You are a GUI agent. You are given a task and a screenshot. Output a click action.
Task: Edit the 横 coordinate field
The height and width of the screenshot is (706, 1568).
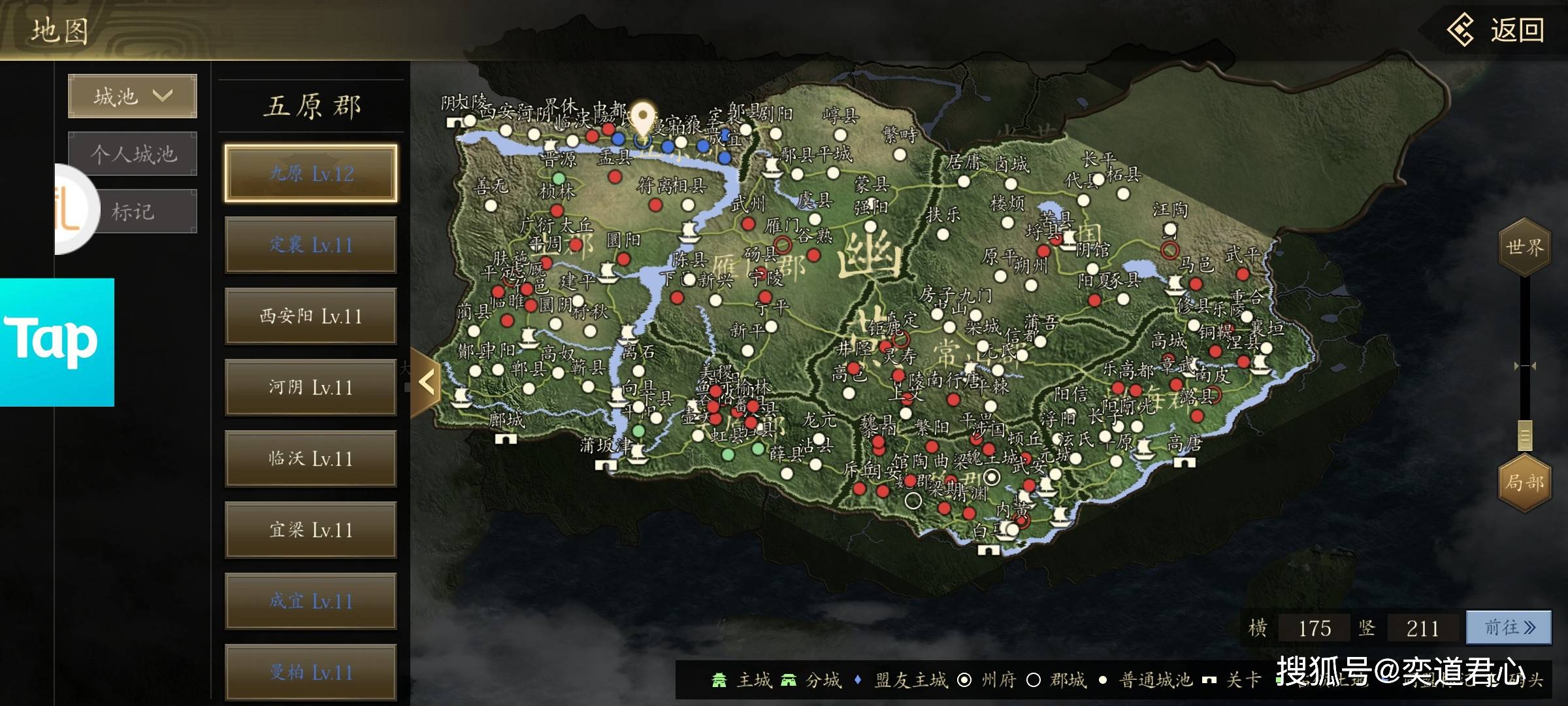(1314, 628)
